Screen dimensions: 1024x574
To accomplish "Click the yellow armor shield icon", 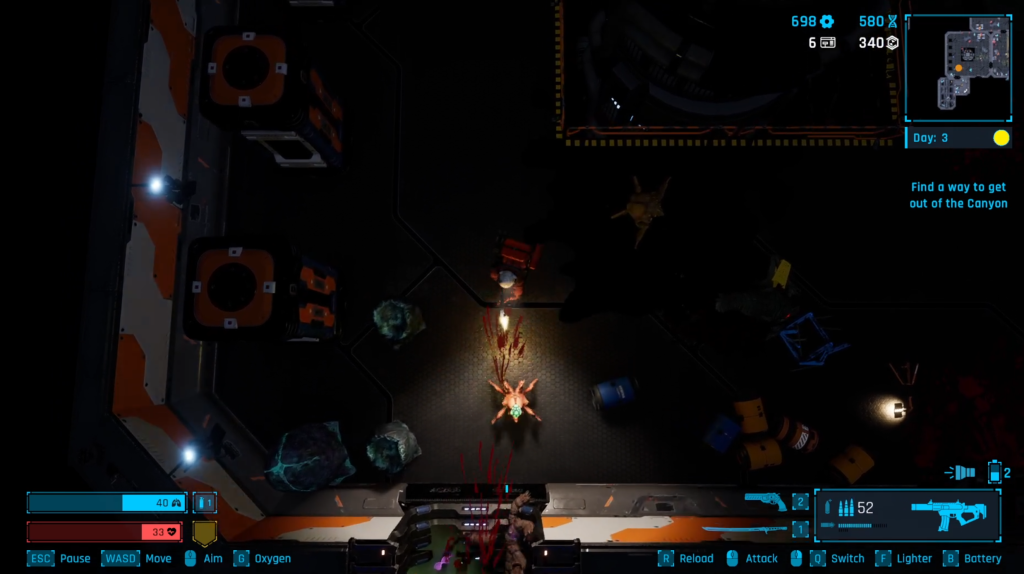I will (204, 532).
